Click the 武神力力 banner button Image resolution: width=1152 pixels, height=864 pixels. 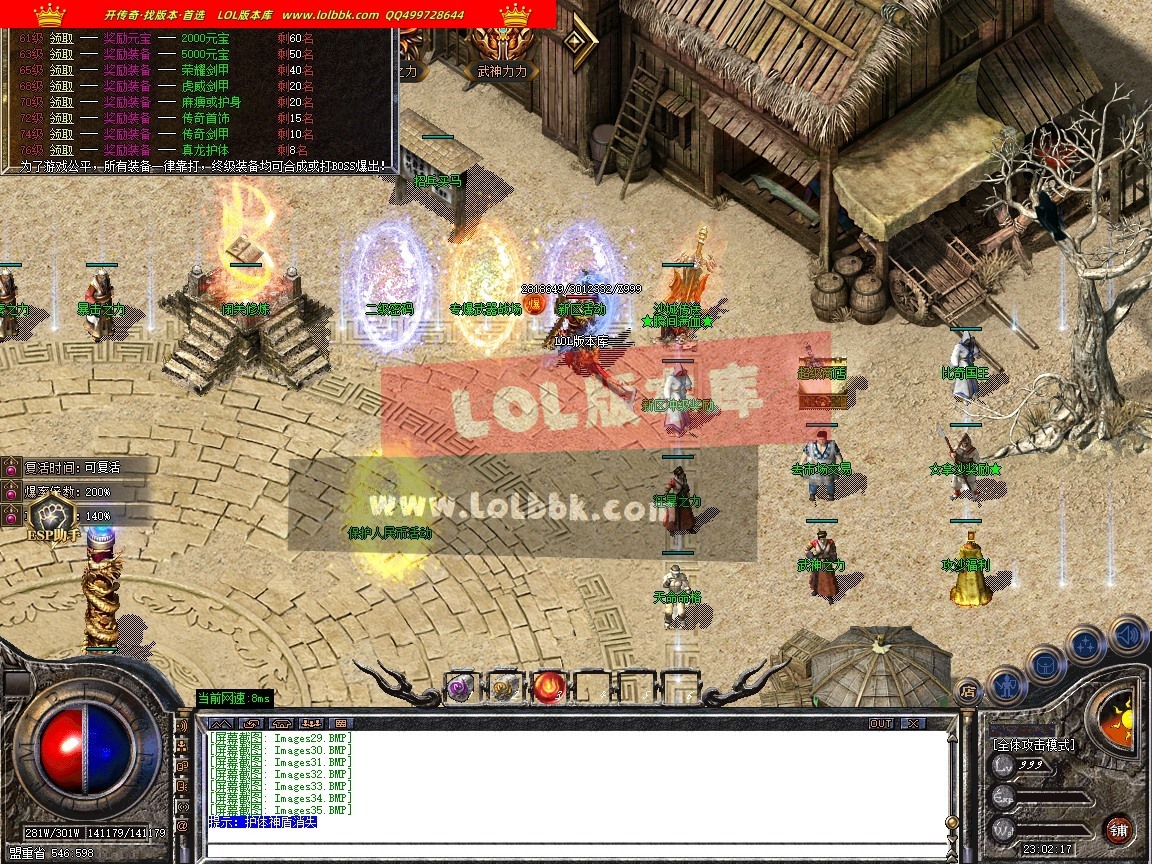pos(502,72)
